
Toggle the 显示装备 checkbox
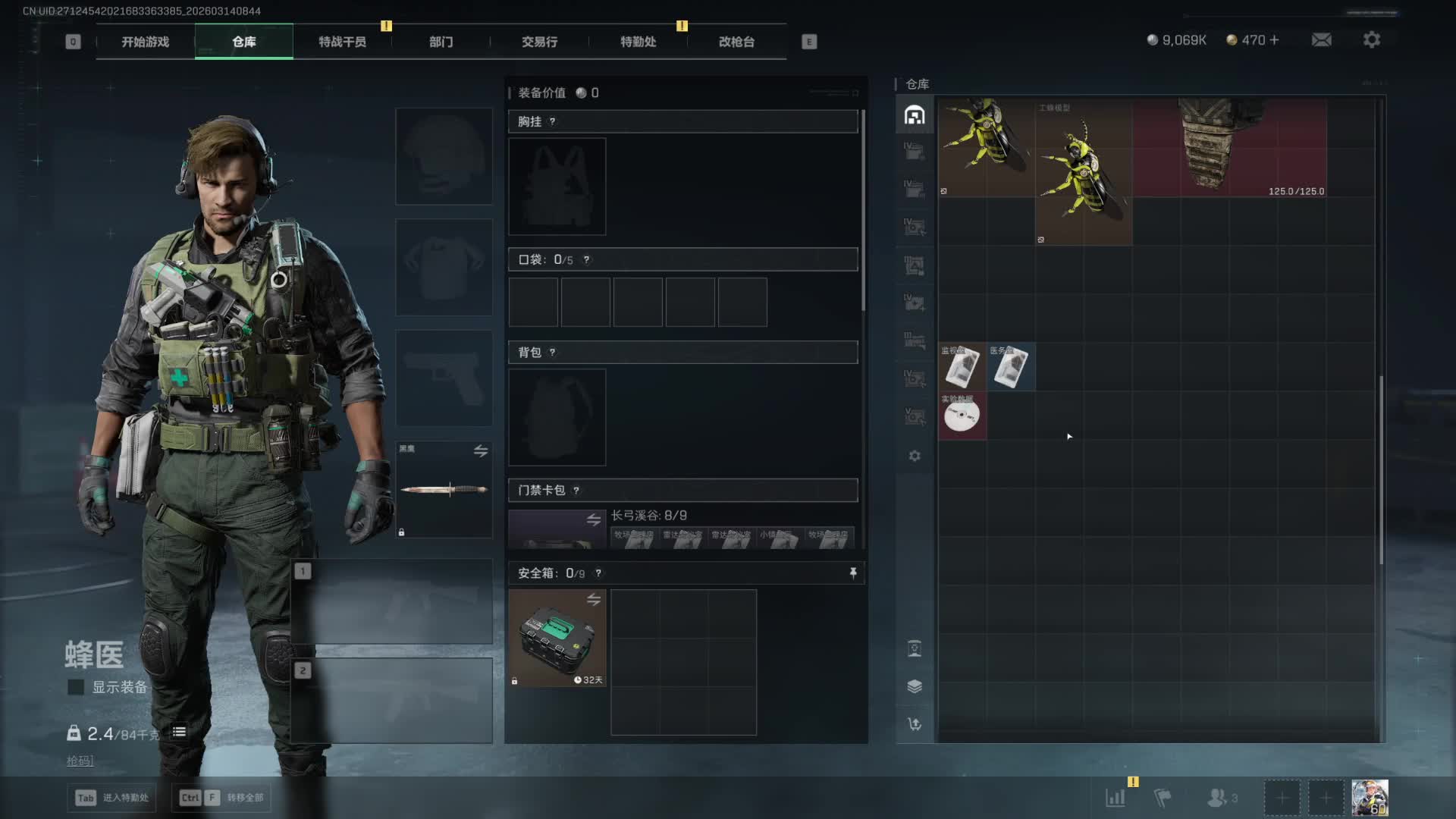tap(76, 687)
